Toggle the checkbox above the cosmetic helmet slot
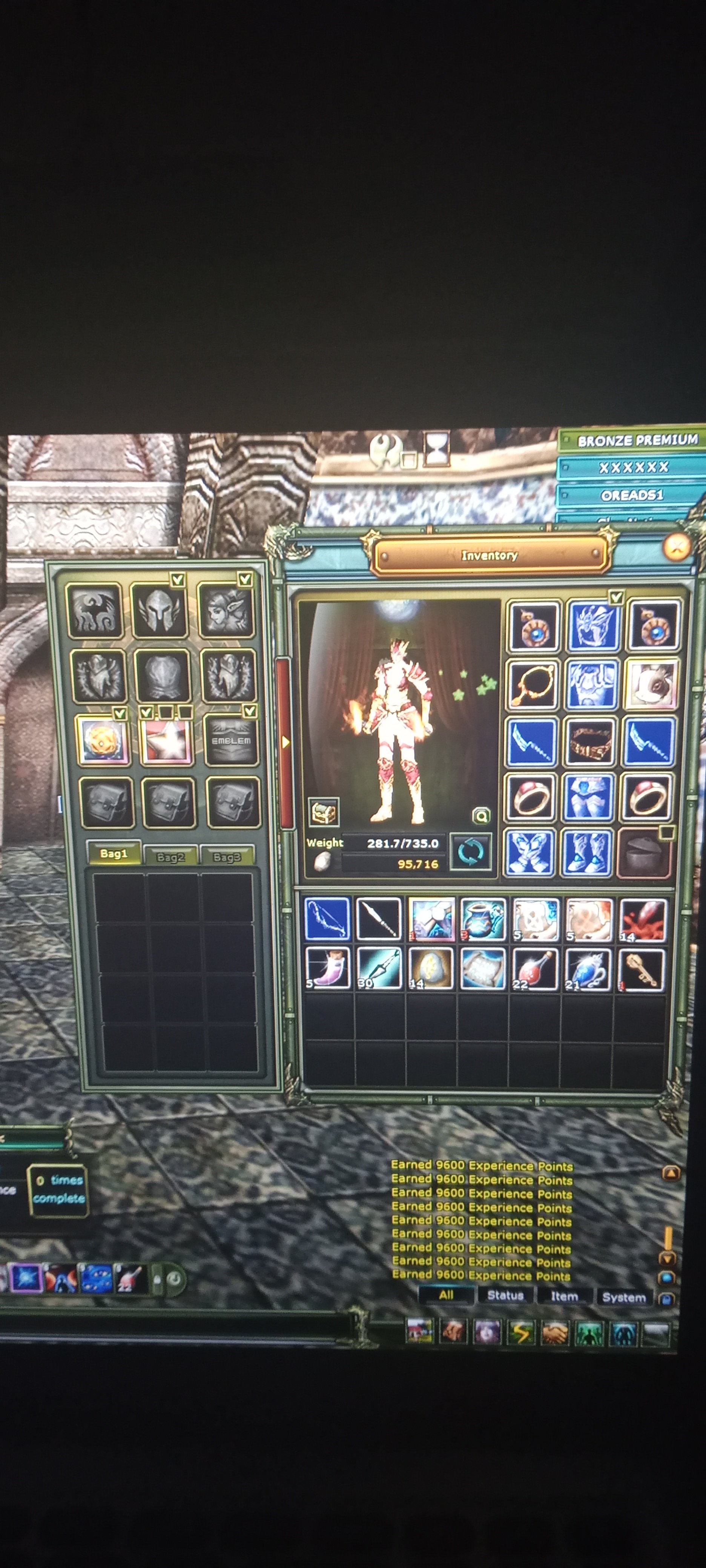 178,579
